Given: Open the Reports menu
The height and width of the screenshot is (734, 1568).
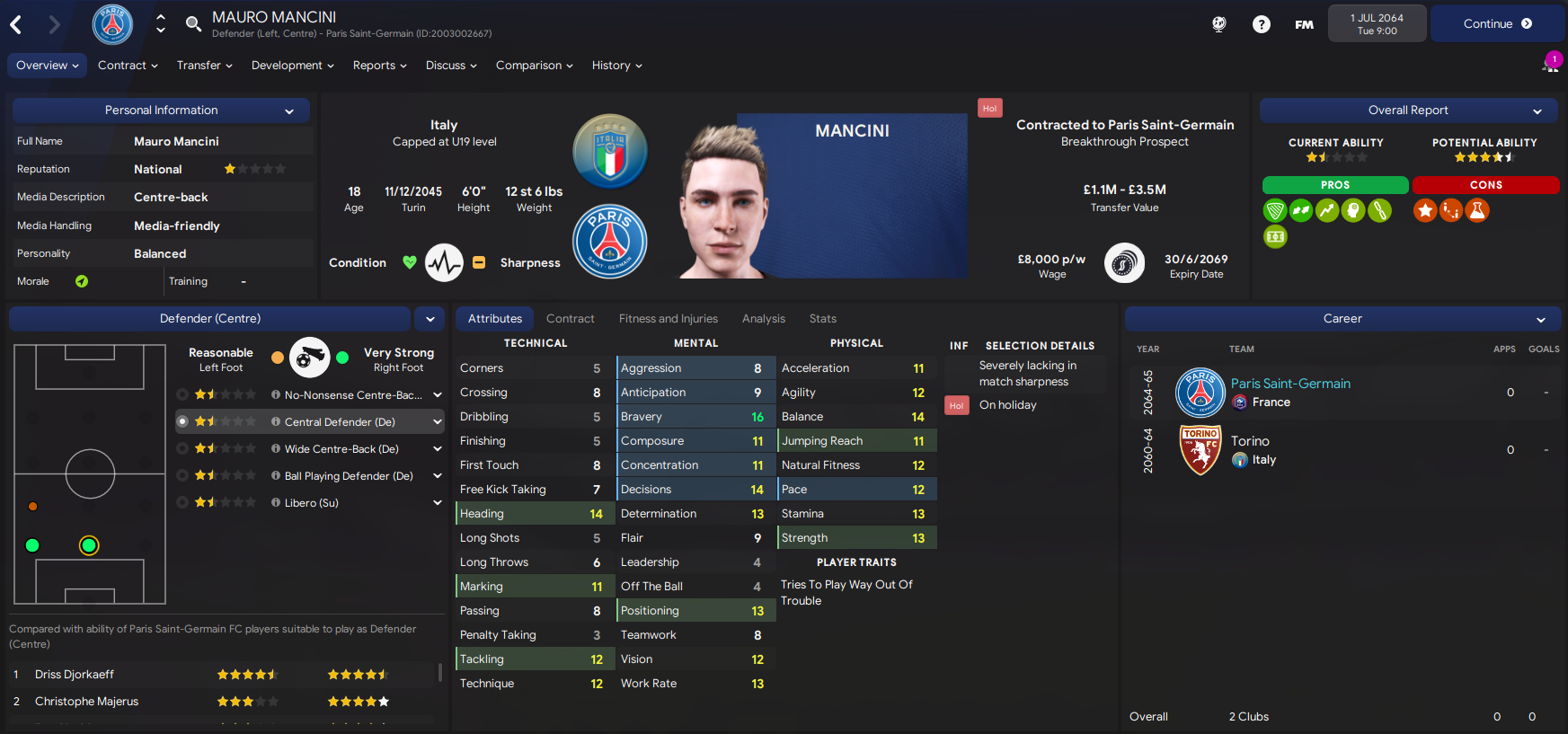Looking at the screenshot, I should [x=379, y=66].
